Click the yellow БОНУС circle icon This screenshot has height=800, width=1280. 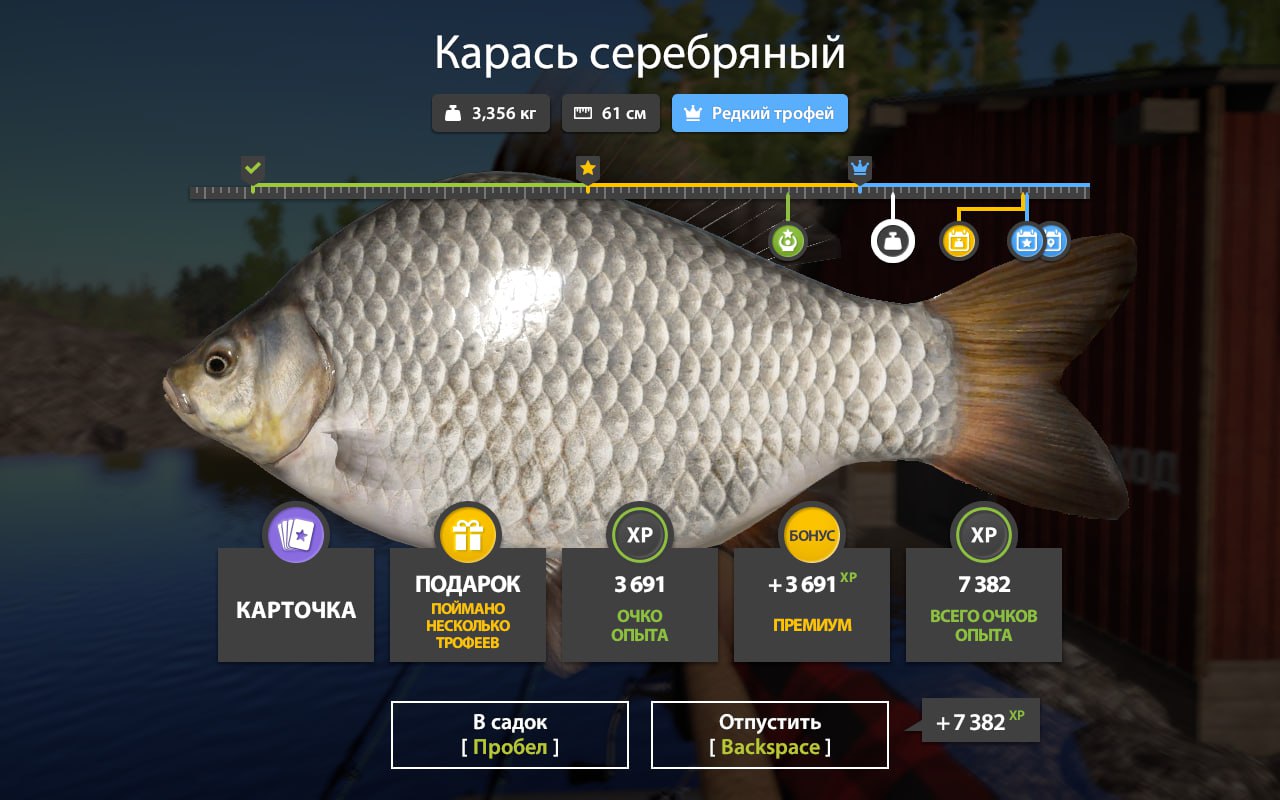click(x=811, y=534)
